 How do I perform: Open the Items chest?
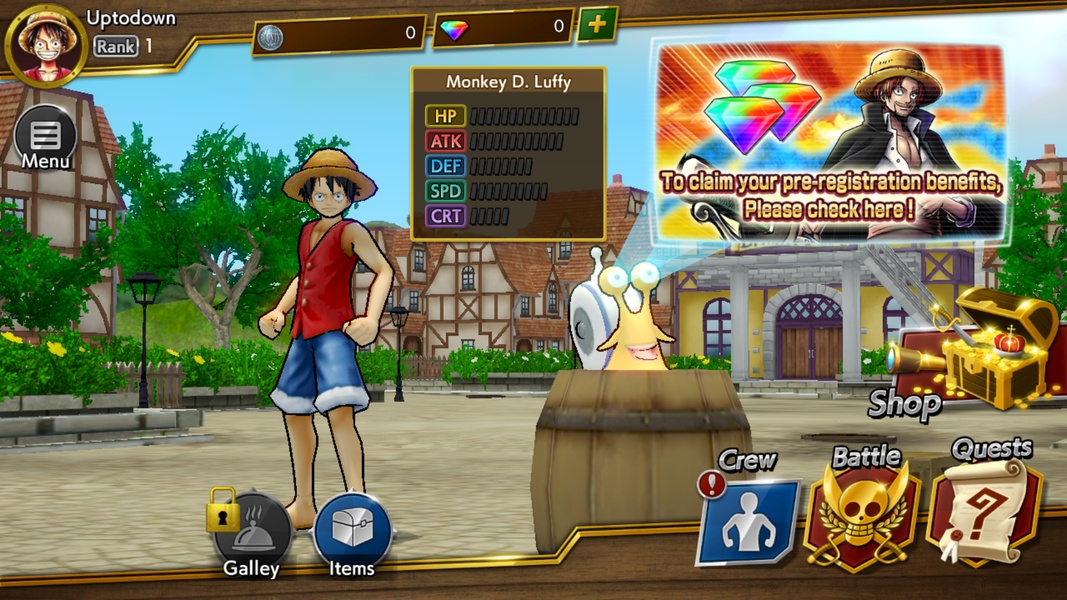click(x=352, y=535)
